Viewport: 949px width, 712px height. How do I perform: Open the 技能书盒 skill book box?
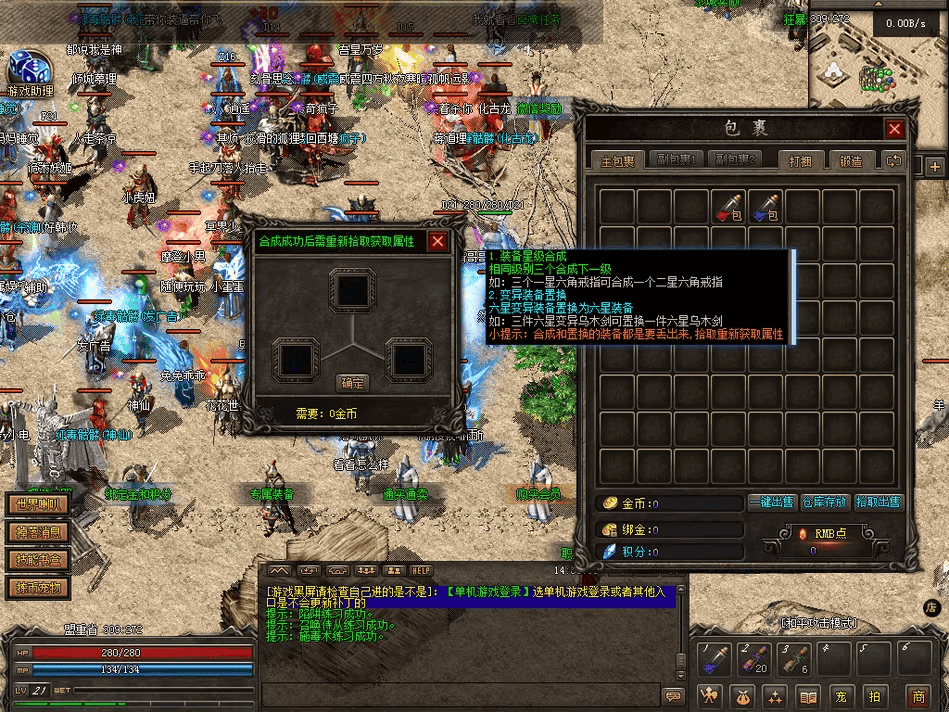[x=37, y=560]
